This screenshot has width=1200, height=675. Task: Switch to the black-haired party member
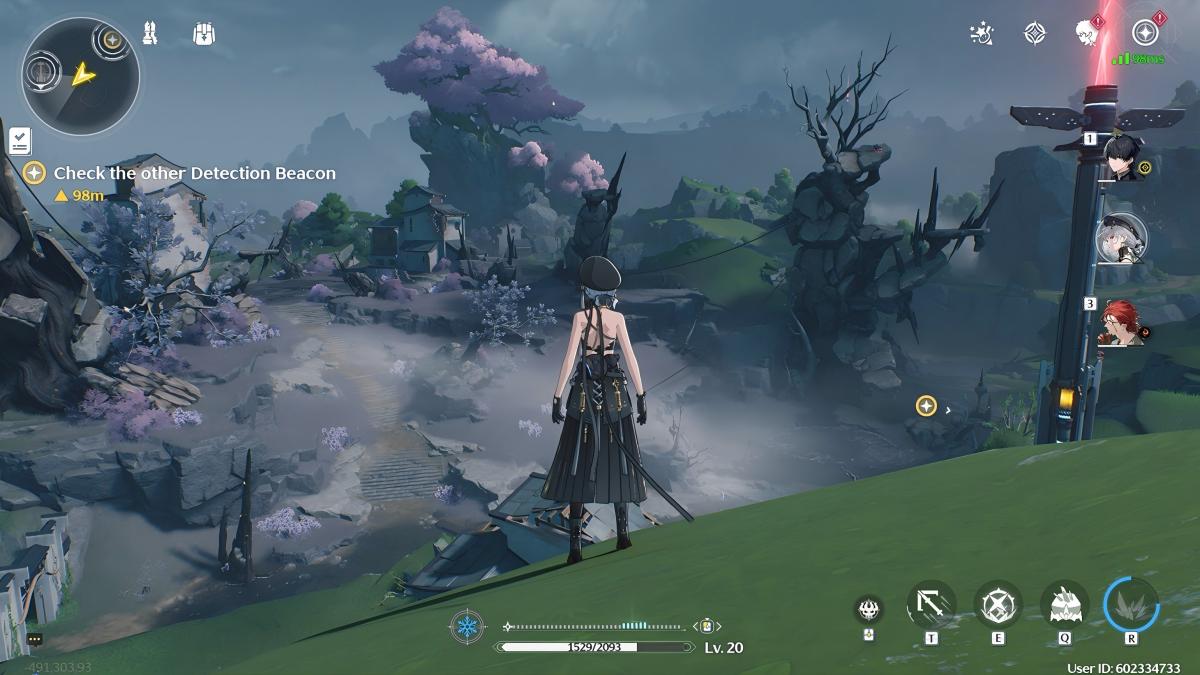tap(1122, 158)
